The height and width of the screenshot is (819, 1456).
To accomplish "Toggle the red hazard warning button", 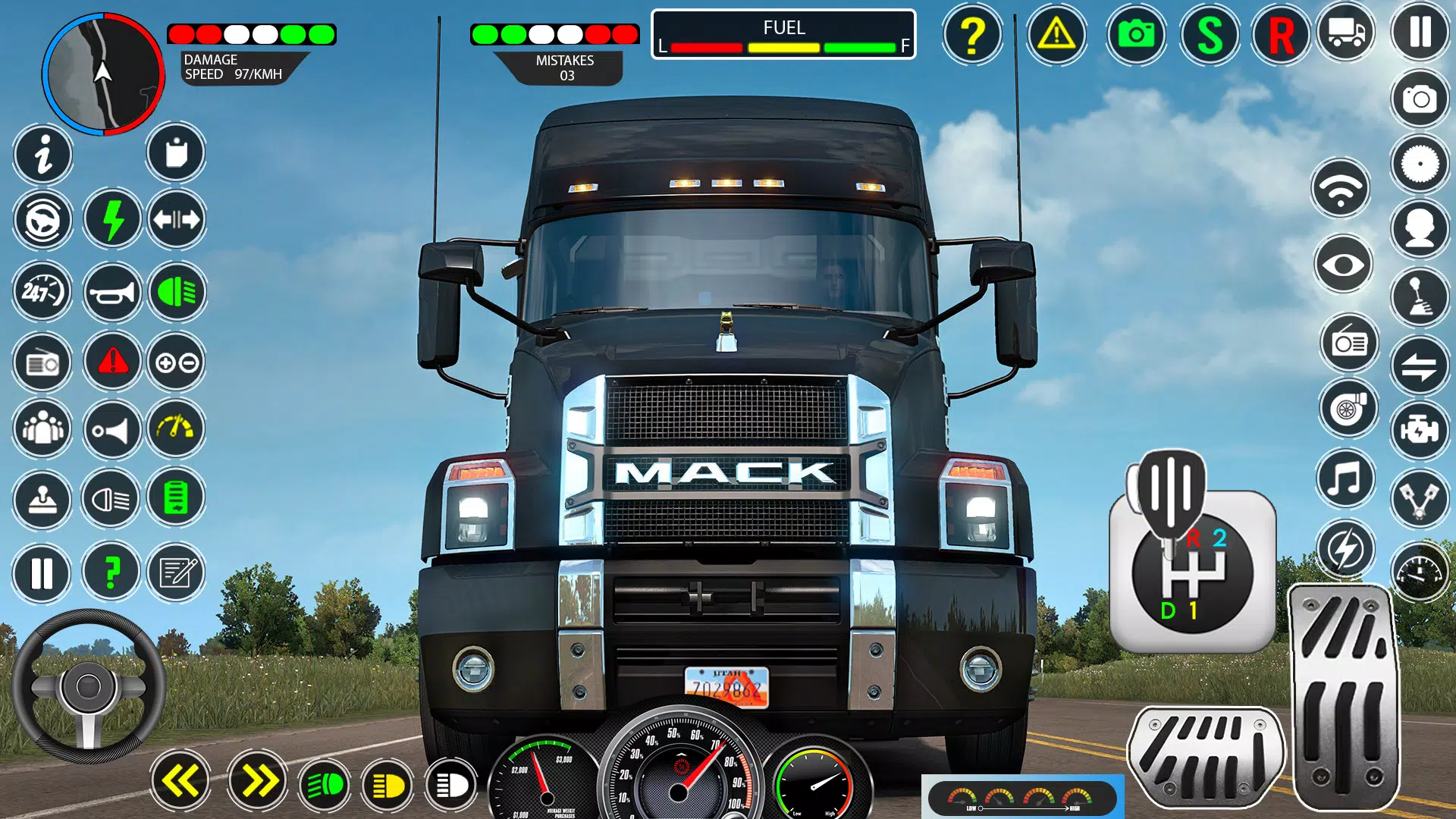I will point(112,362).
